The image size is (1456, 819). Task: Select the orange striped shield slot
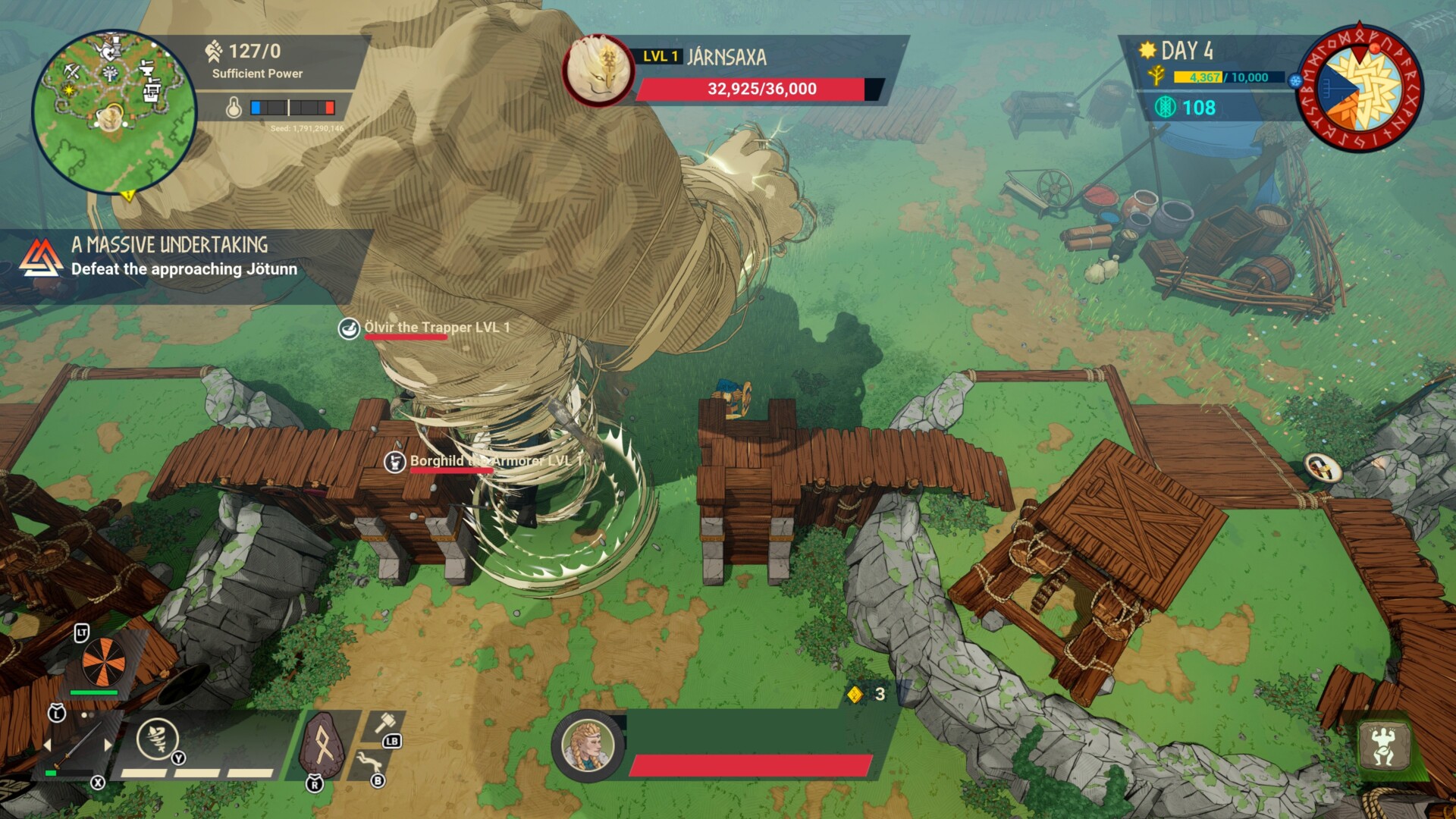click(x=103, y=661)
